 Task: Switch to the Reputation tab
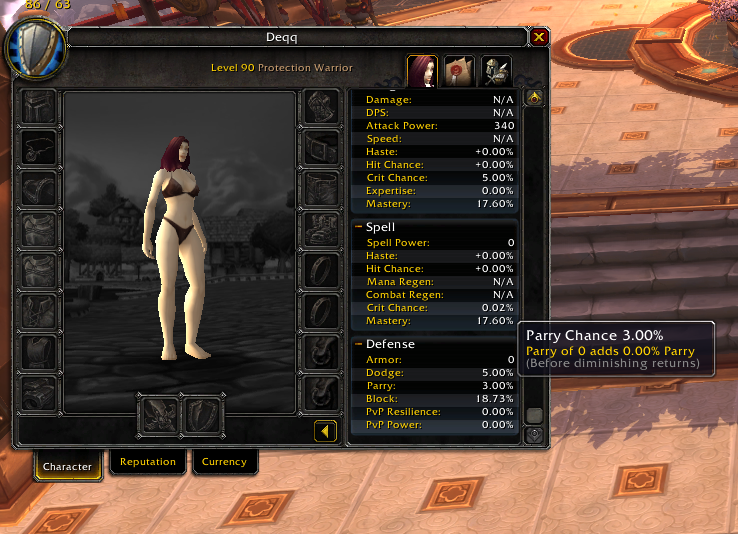tap(148, 462)
